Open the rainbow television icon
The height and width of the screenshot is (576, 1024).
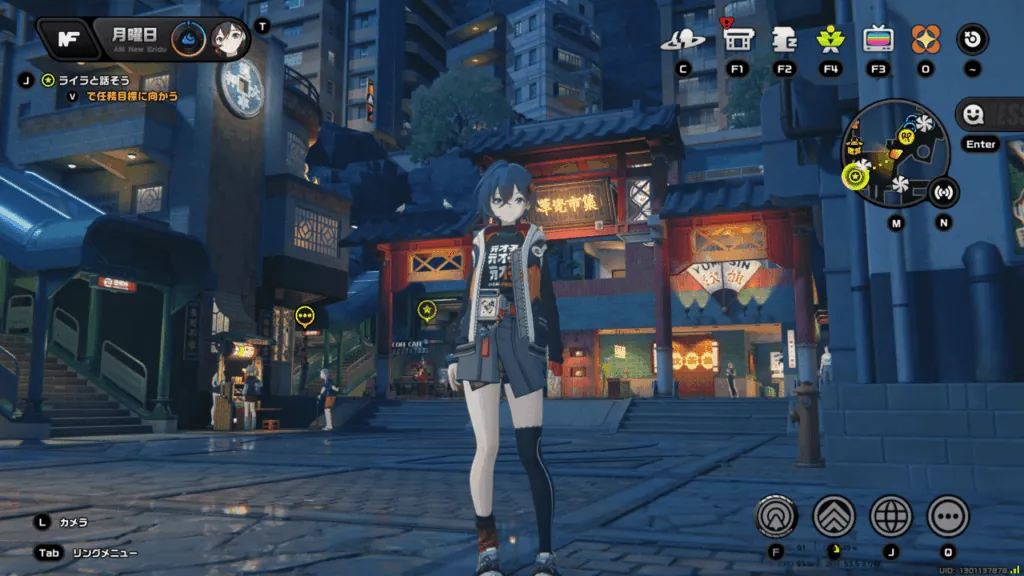(878, 40)
